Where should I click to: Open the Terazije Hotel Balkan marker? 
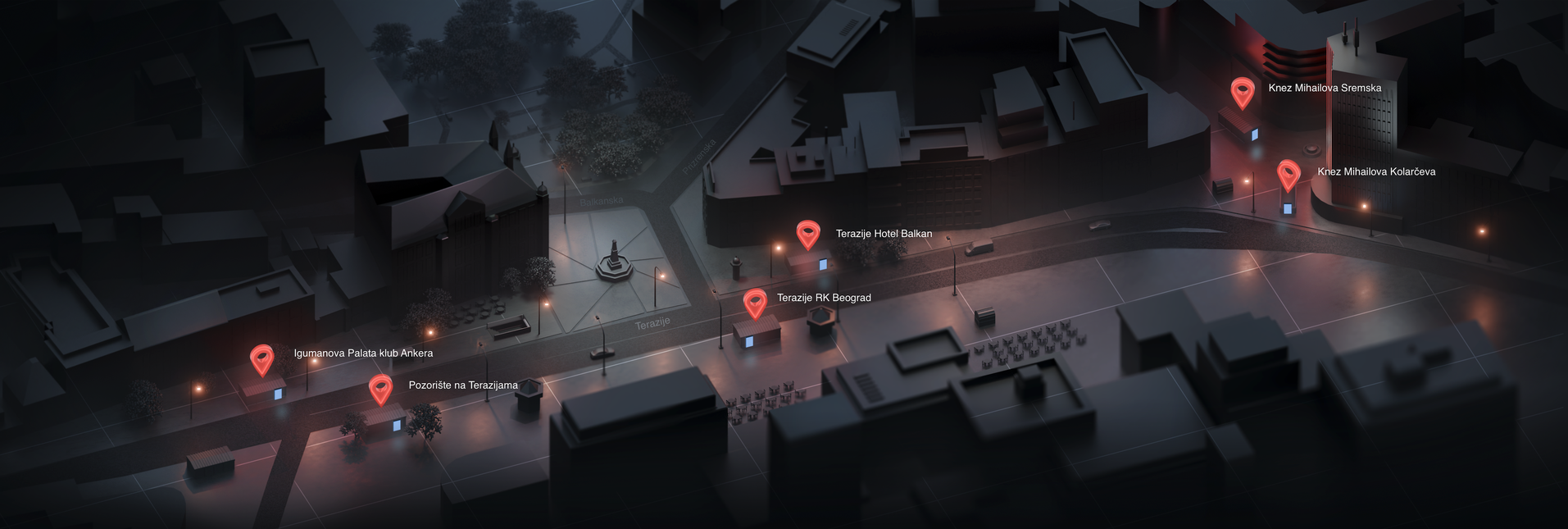pos(808,234)
